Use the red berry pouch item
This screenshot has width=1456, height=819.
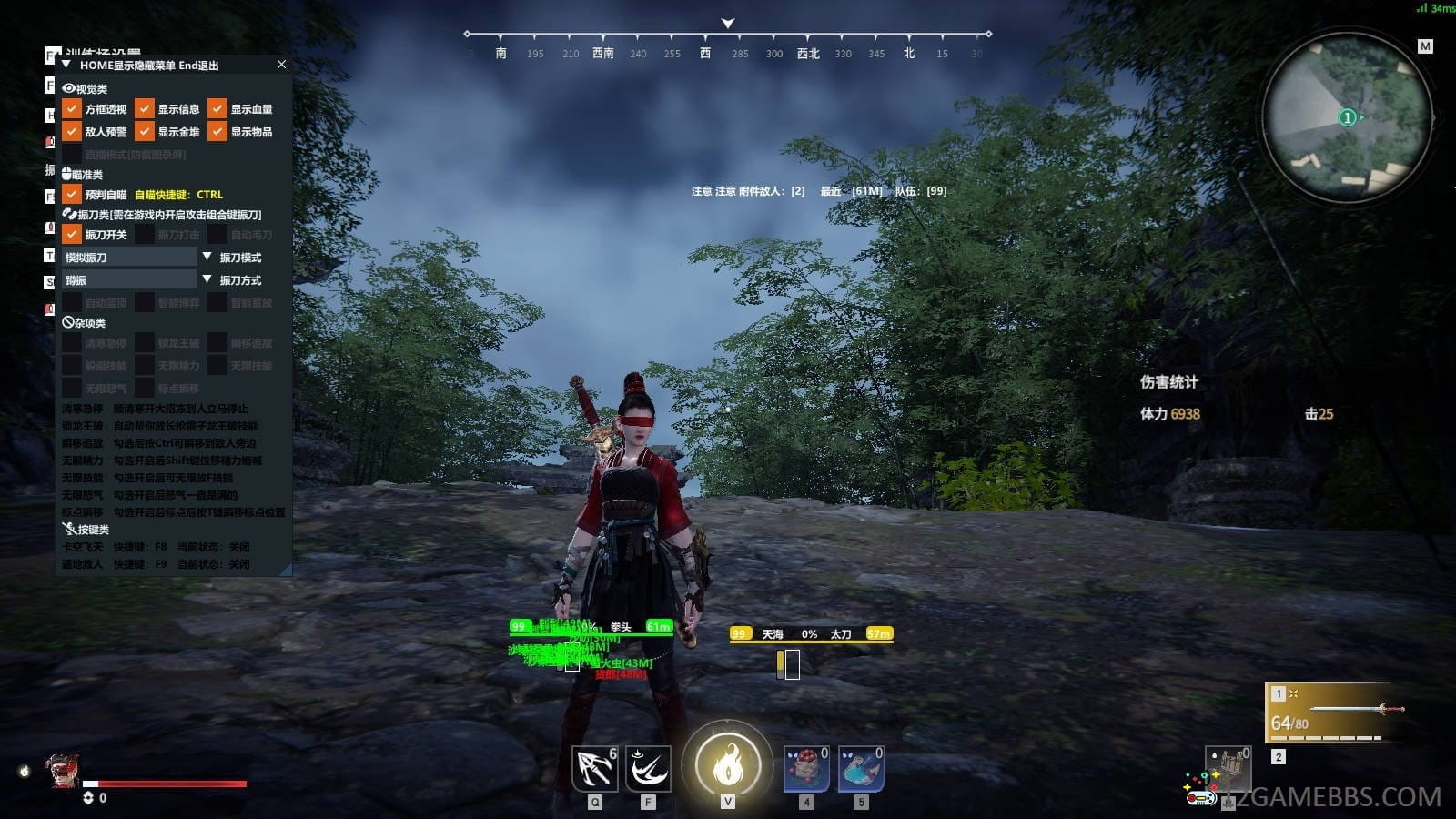806,769
